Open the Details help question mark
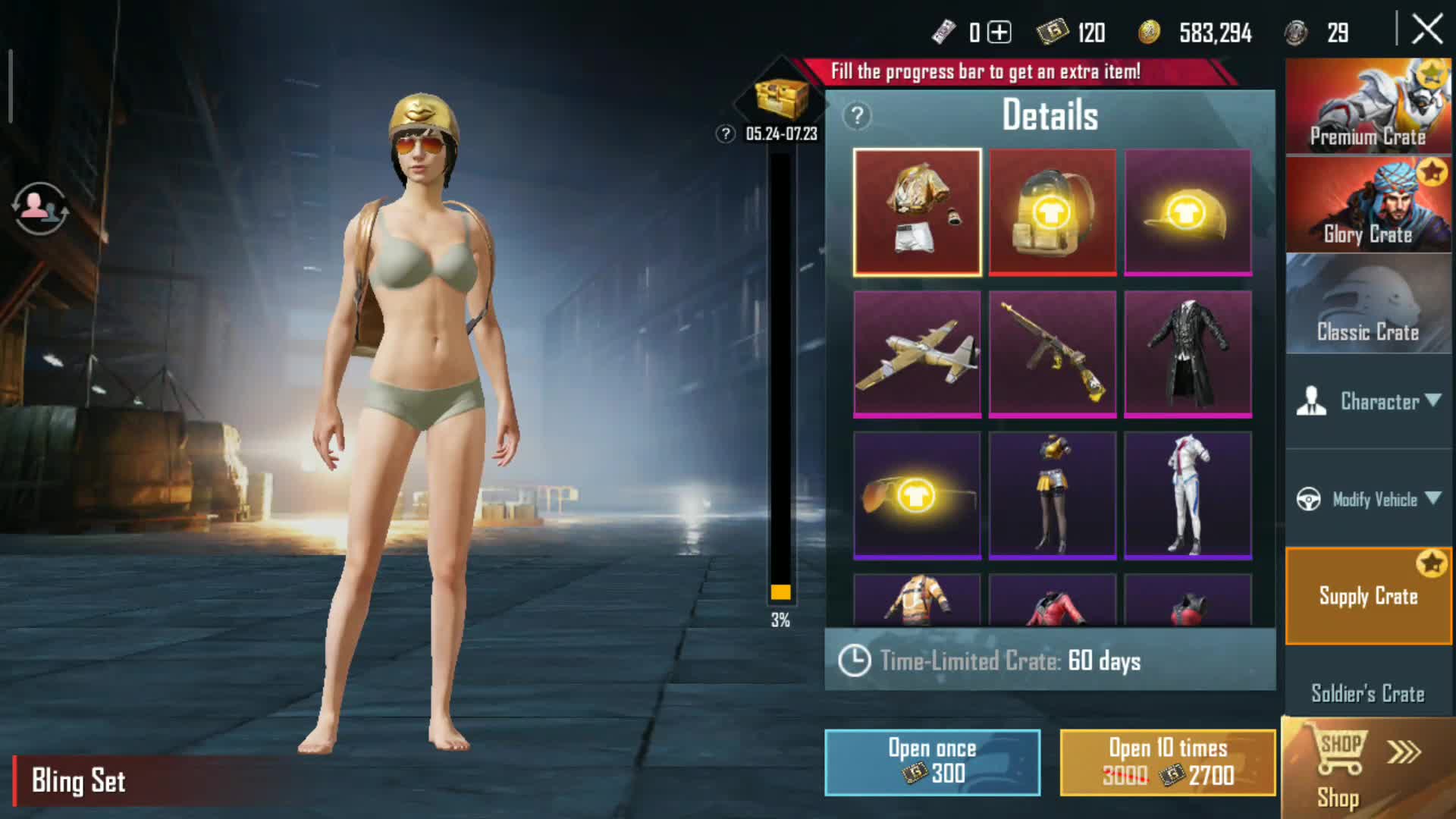Viewport: 1456px width, 819px height. coord(857,116)
